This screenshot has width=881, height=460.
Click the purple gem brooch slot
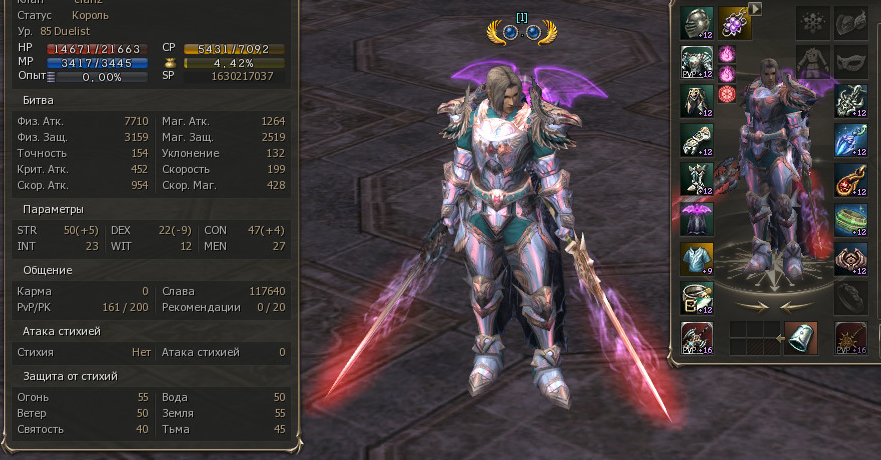pyautogui.click(x=734, y=22)
